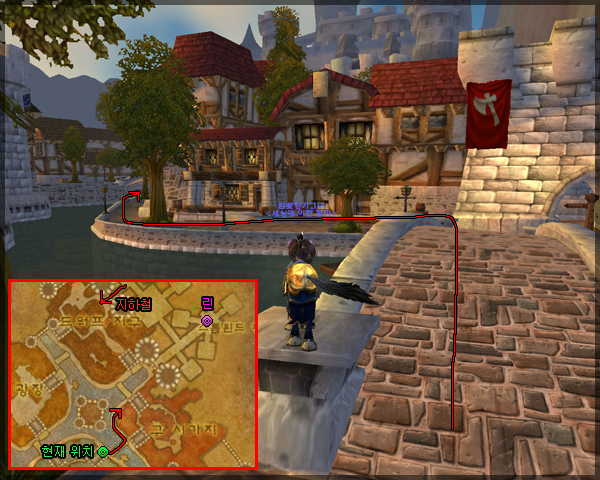The width and height of the screenshot is (600, 480).
Task: Click the 지하철 label on the map
Action: 133,304
